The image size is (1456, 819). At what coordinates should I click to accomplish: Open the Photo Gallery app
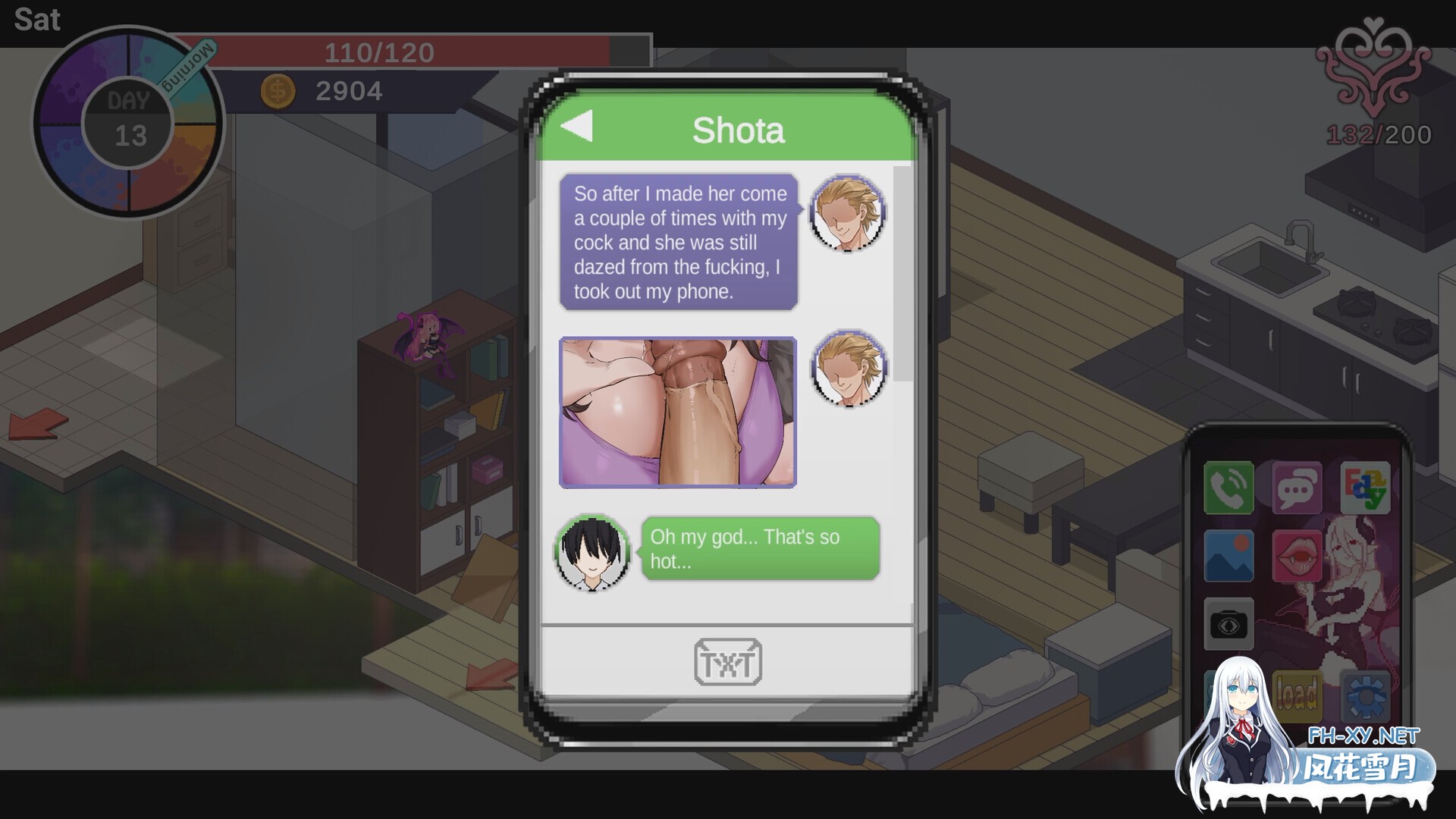[1228, 556]
